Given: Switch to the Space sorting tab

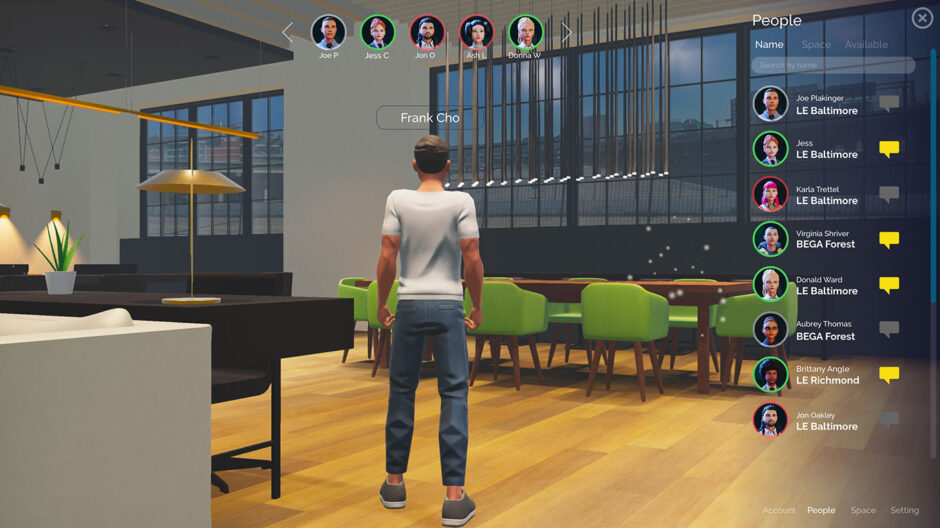Looking at the screenshot, I should point(816,44).
